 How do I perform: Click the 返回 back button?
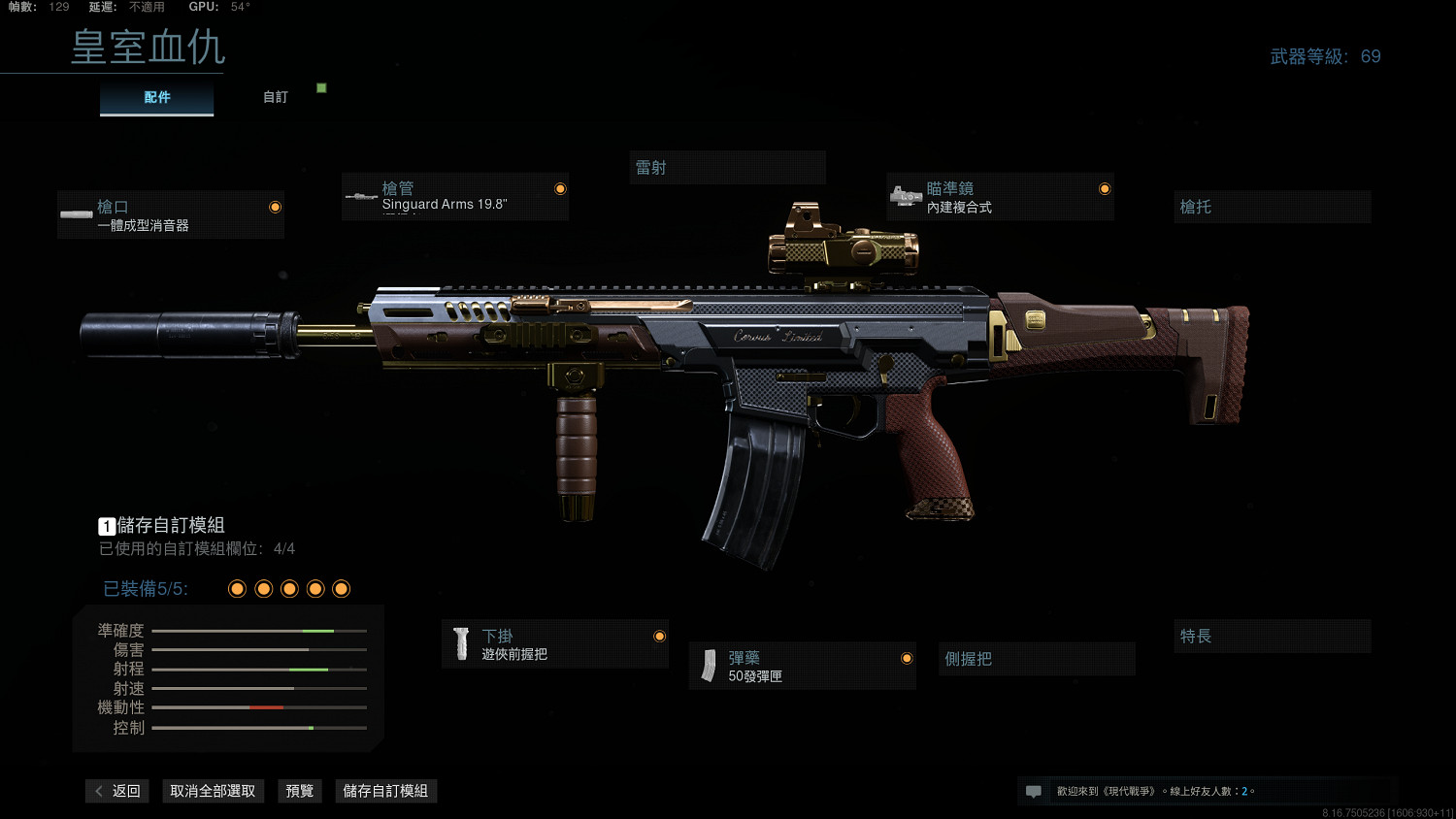pyautogui.click(x=117, y=791)
